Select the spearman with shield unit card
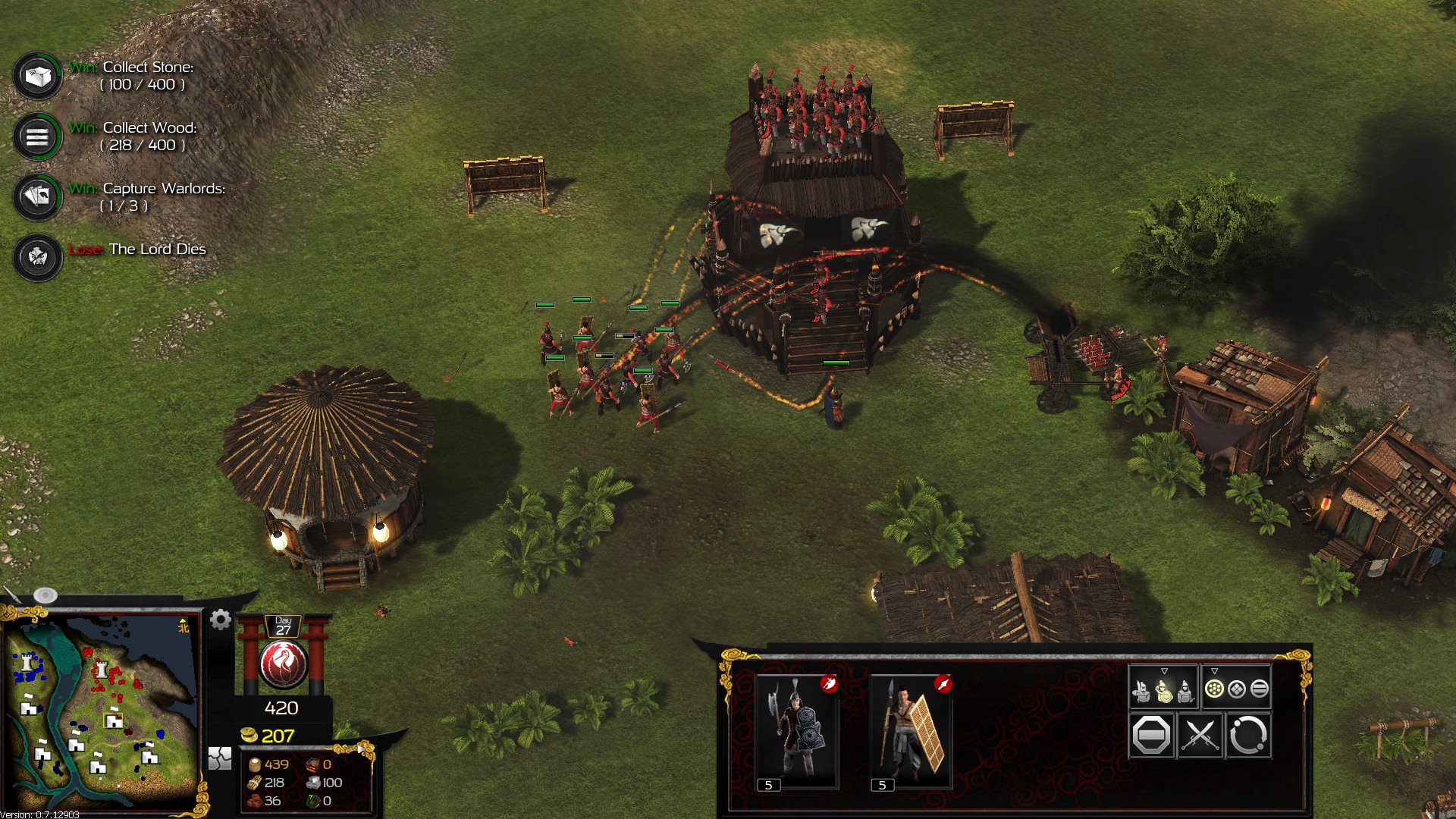Image resolution: width=1456 pixels, height=819 pixels. point(911,730)
